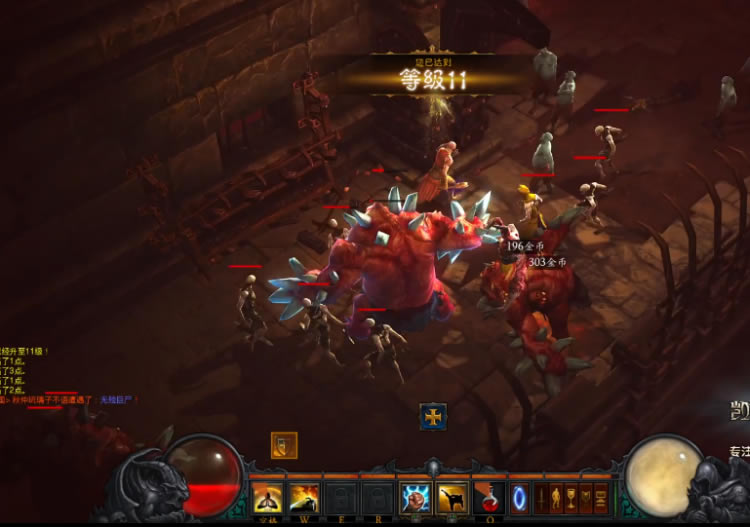Drink the red health potion
The image size is (750, 527).
[x=490, y=497]
